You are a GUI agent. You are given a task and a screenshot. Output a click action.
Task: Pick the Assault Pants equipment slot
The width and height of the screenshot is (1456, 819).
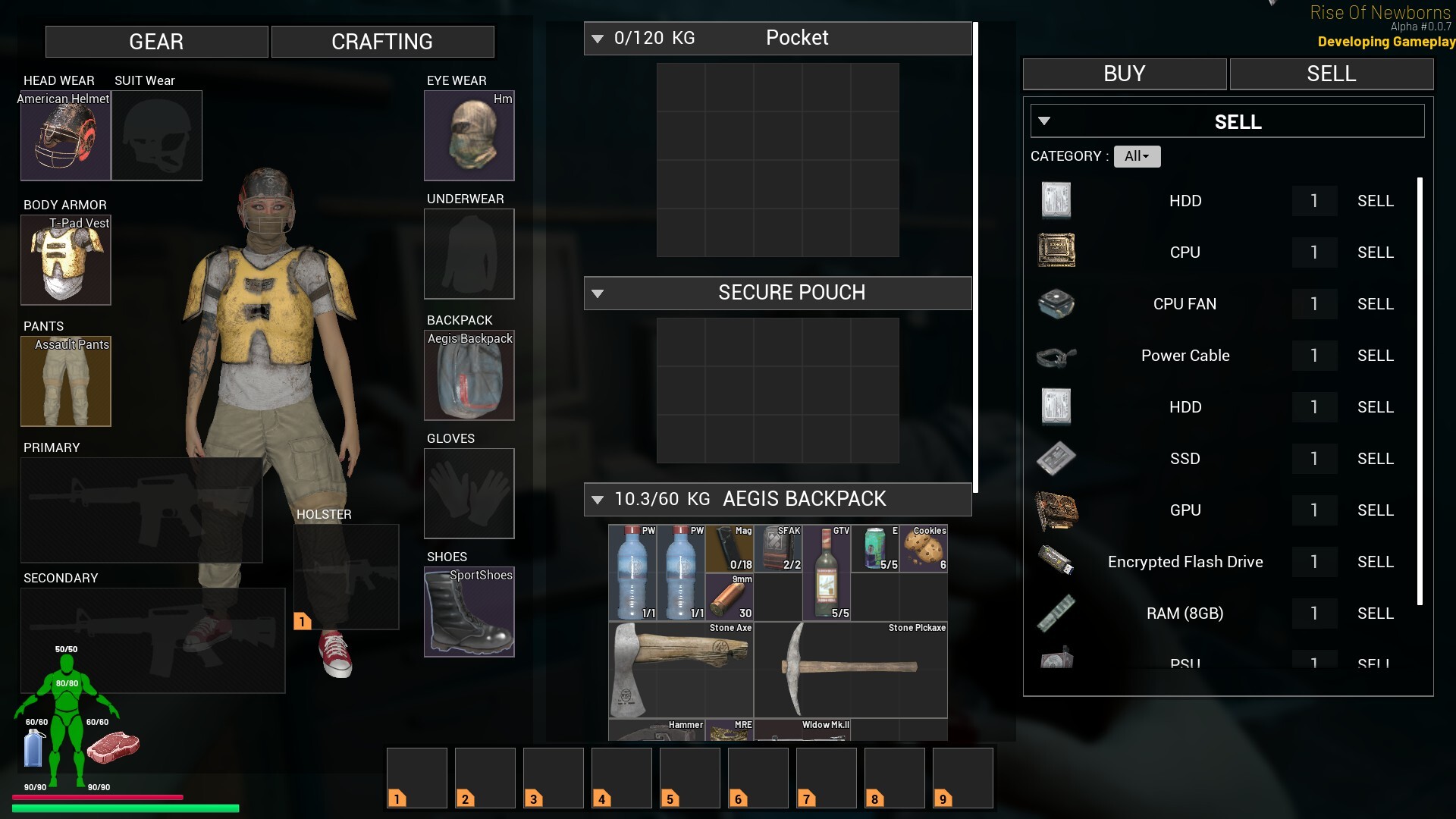65,381
